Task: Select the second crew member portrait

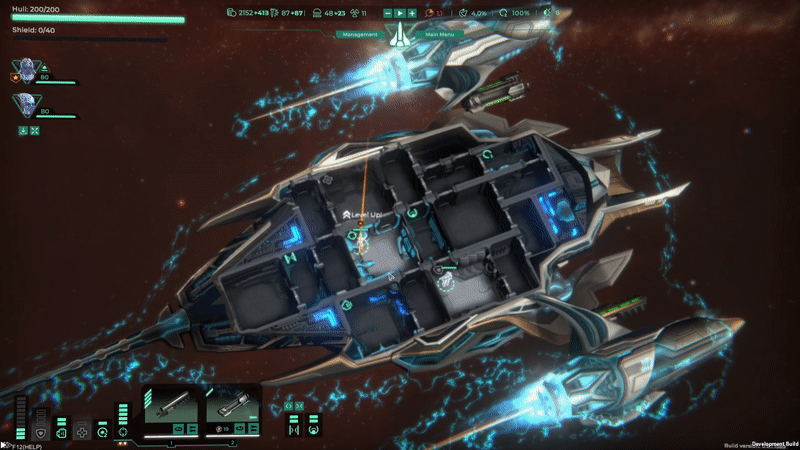Action: pos(22,103)
